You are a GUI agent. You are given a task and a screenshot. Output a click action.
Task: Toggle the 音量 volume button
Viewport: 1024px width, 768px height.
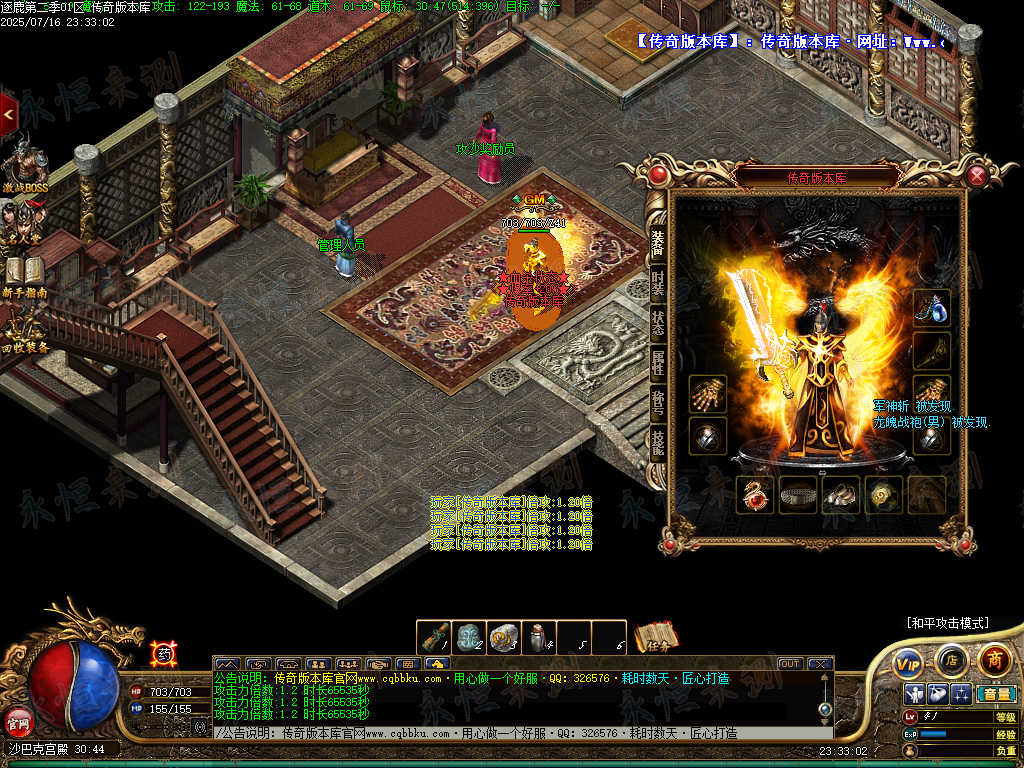tap(996, 694)
